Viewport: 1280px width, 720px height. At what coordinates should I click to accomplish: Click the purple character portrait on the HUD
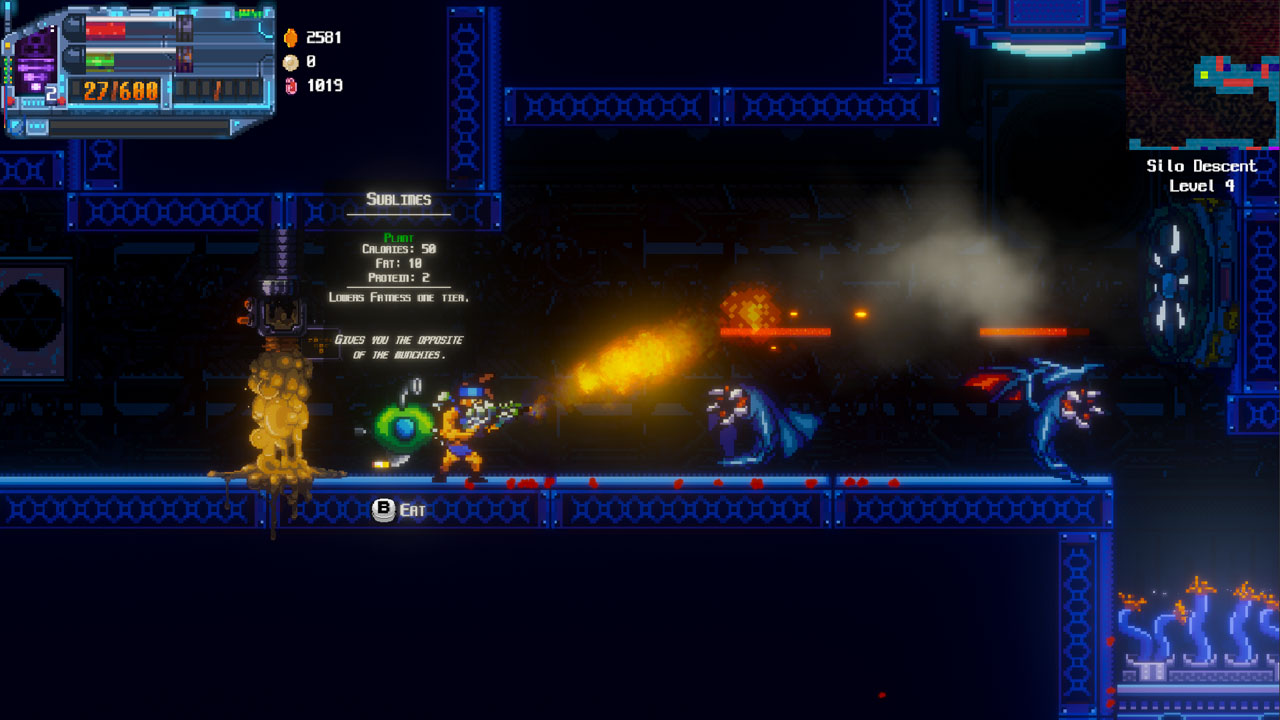click(34, 62)
